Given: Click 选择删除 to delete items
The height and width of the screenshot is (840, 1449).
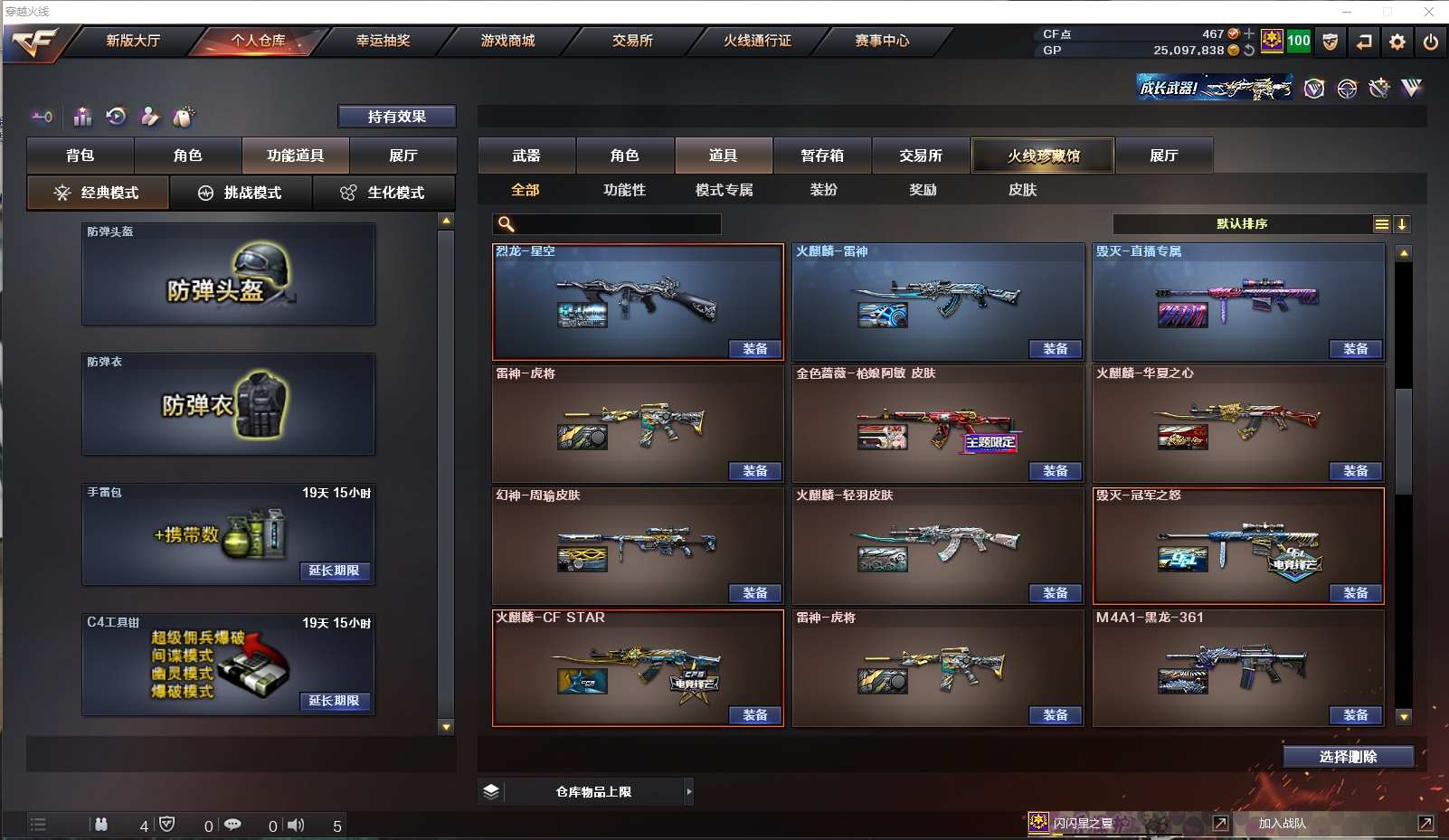Looking at the screenshot, I should [1348, 757].
